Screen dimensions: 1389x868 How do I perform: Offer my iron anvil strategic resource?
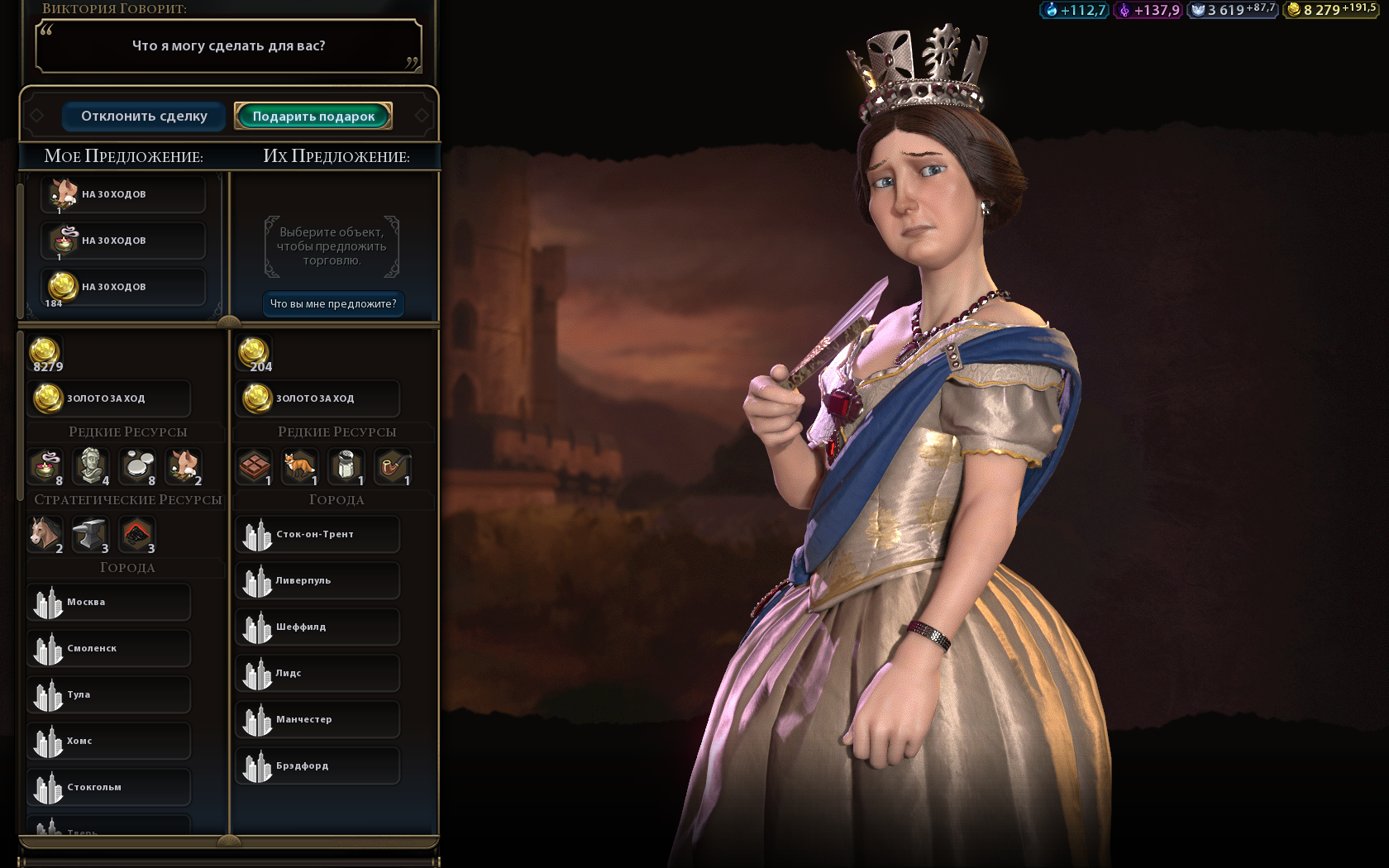91,534
